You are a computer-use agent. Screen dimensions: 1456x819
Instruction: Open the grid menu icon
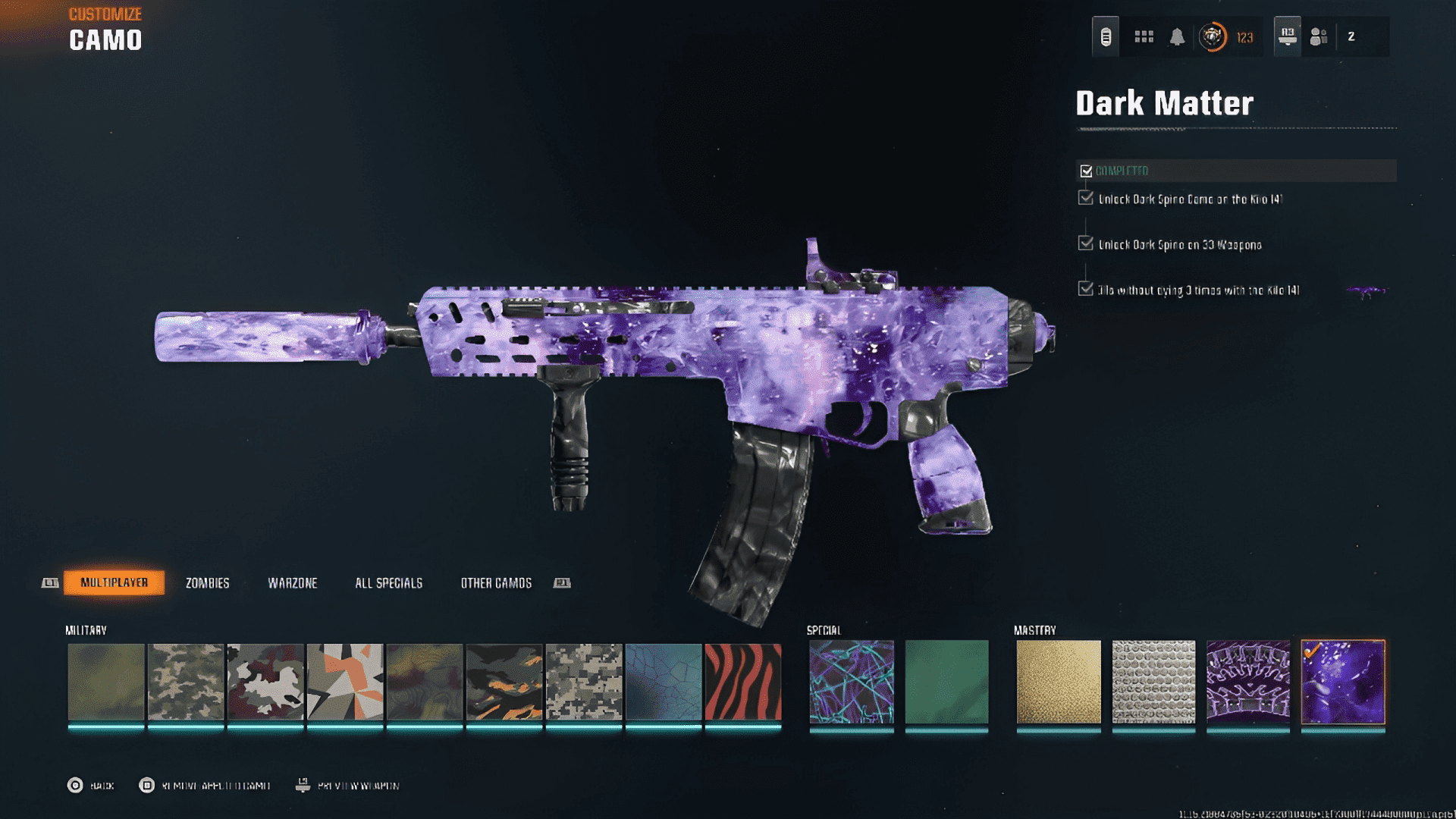[1144, 36]
